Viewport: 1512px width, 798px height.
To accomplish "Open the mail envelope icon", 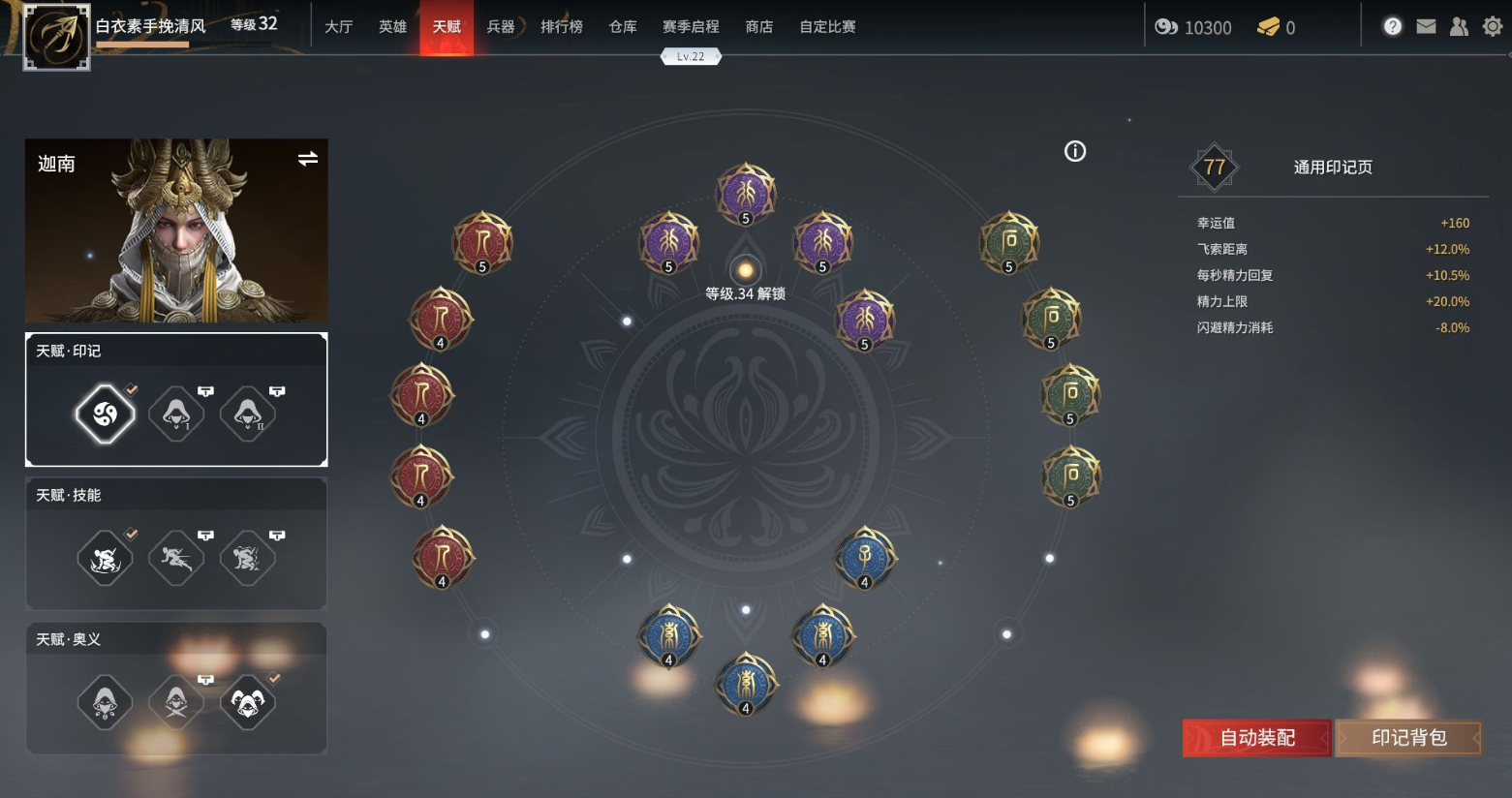I will [x=1426, y=27].
